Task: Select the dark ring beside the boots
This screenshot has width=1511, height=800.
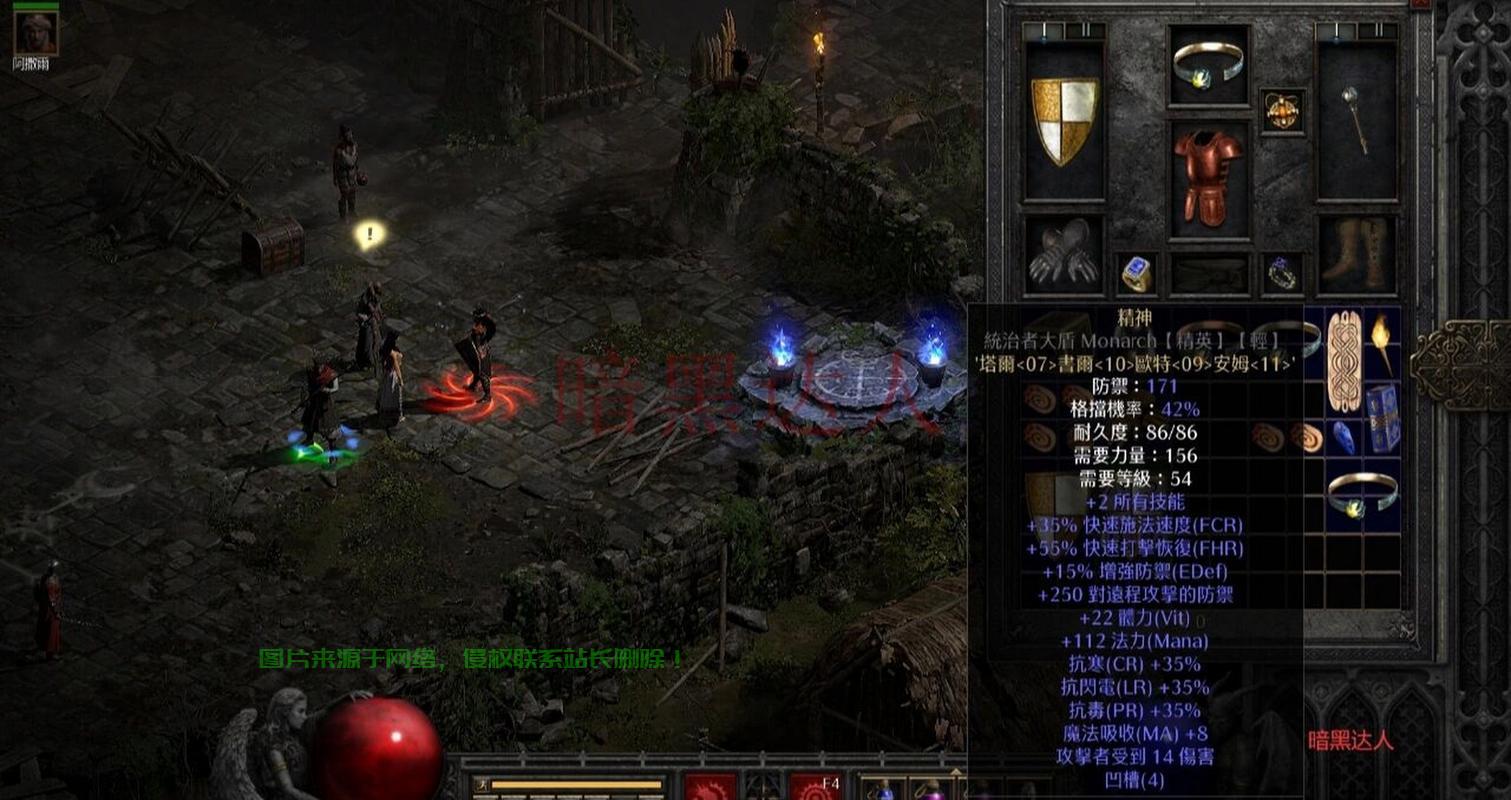Action: (x=1281, y=273)
